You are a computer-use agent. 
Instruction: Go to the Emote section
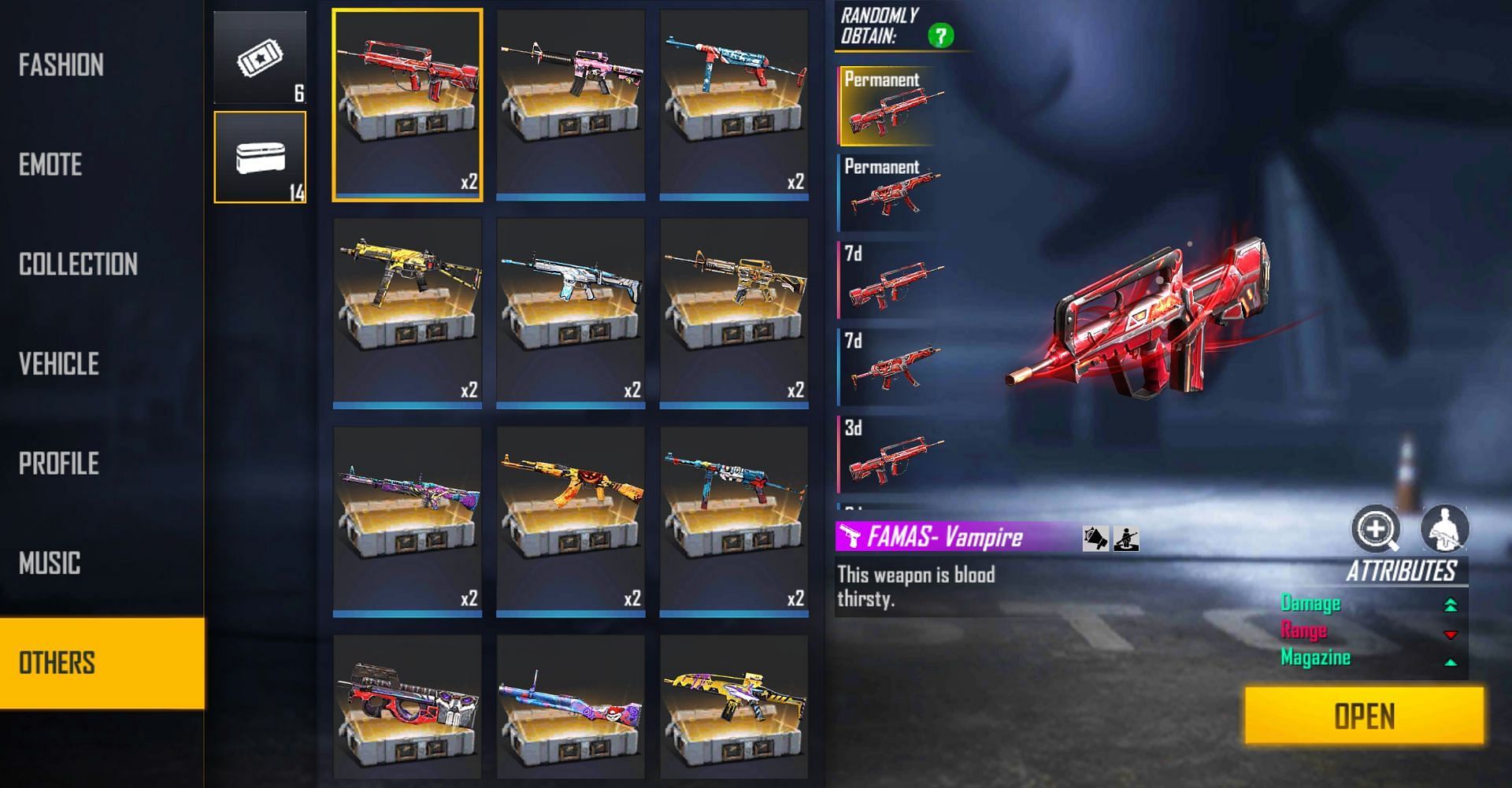(50, 165)
